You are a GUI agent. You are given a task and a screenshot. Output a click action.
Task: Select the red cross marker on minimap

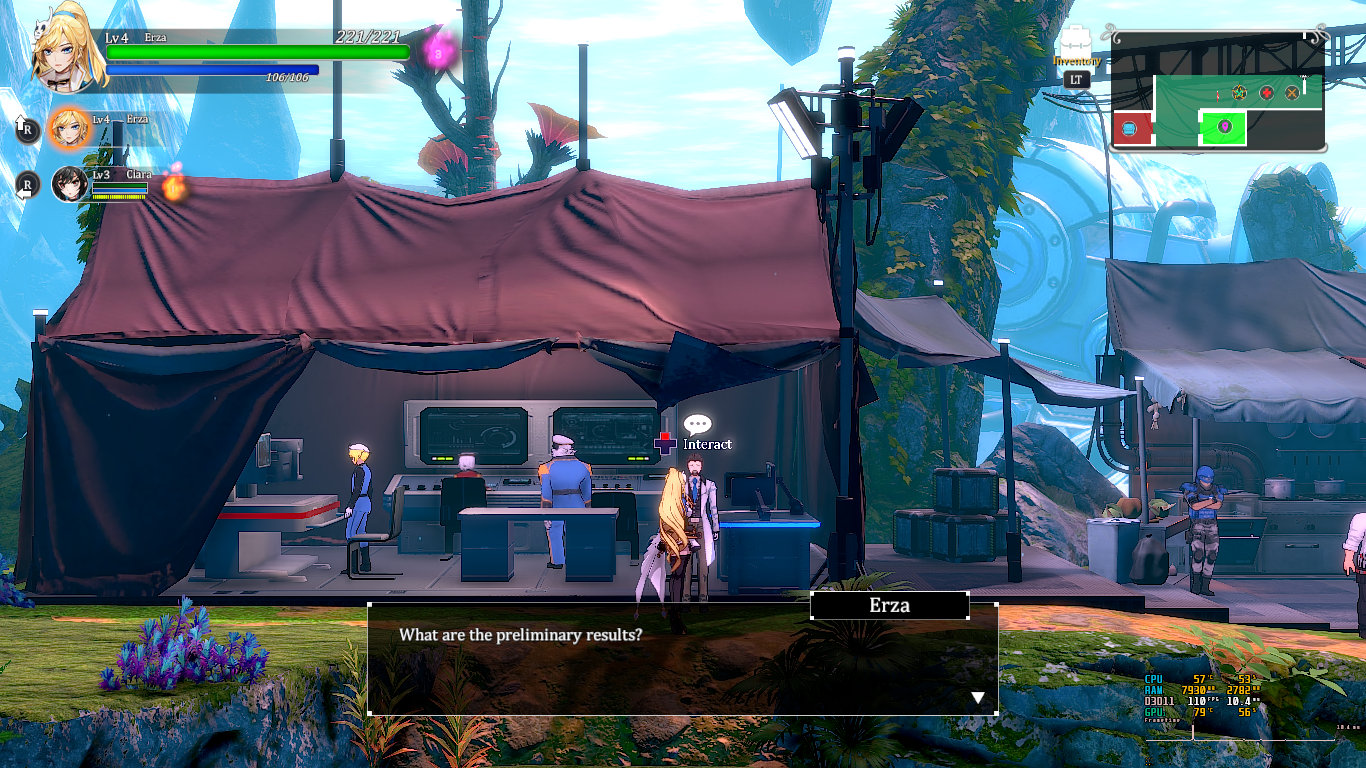(x=1266, y=93)
